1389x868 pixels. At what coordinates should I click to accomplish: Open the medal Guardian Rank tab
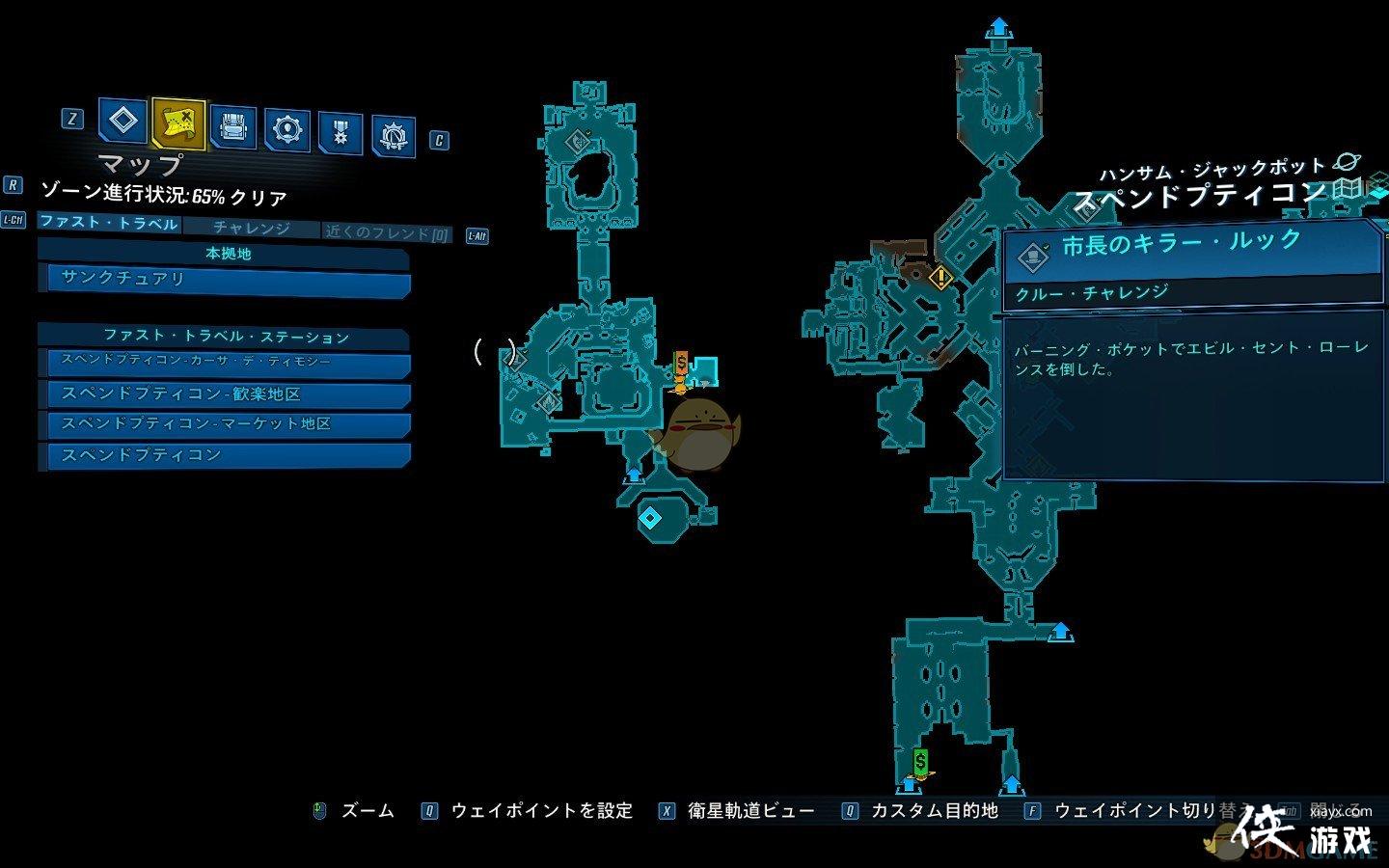[340, 132]
